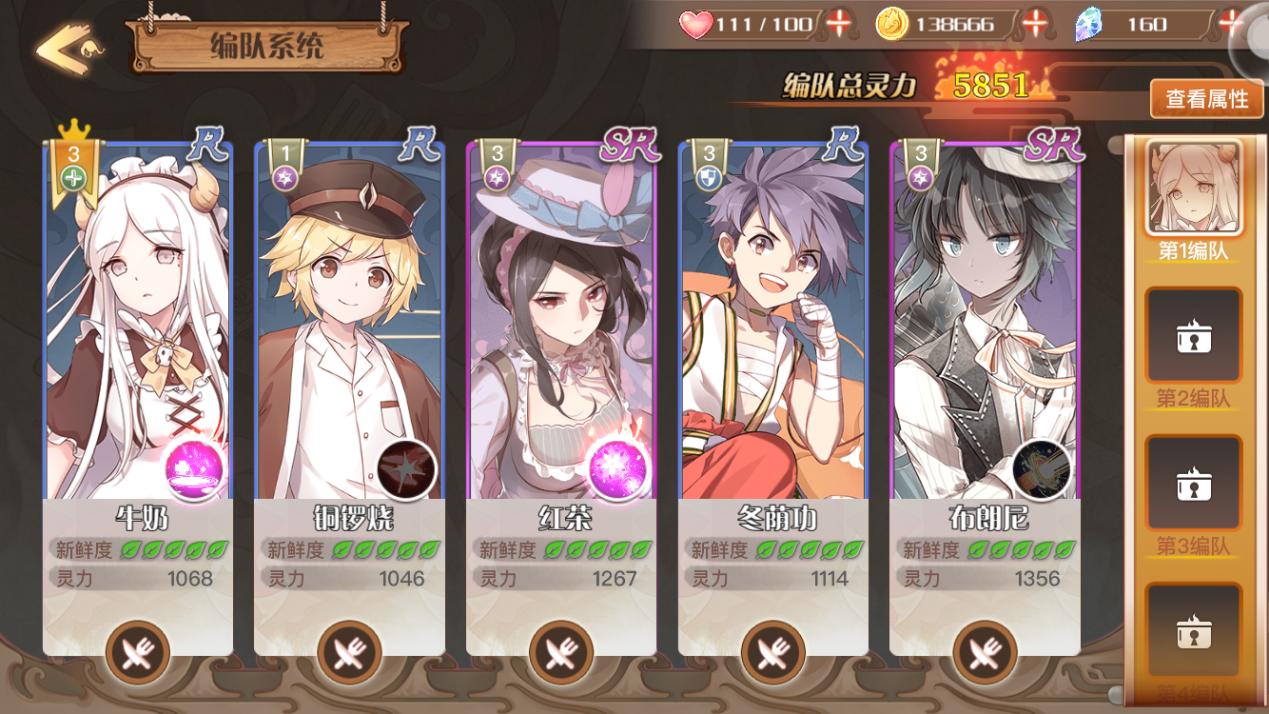Select the 铜锣烧 character card
1269x714 pixels.
(349, 320)
